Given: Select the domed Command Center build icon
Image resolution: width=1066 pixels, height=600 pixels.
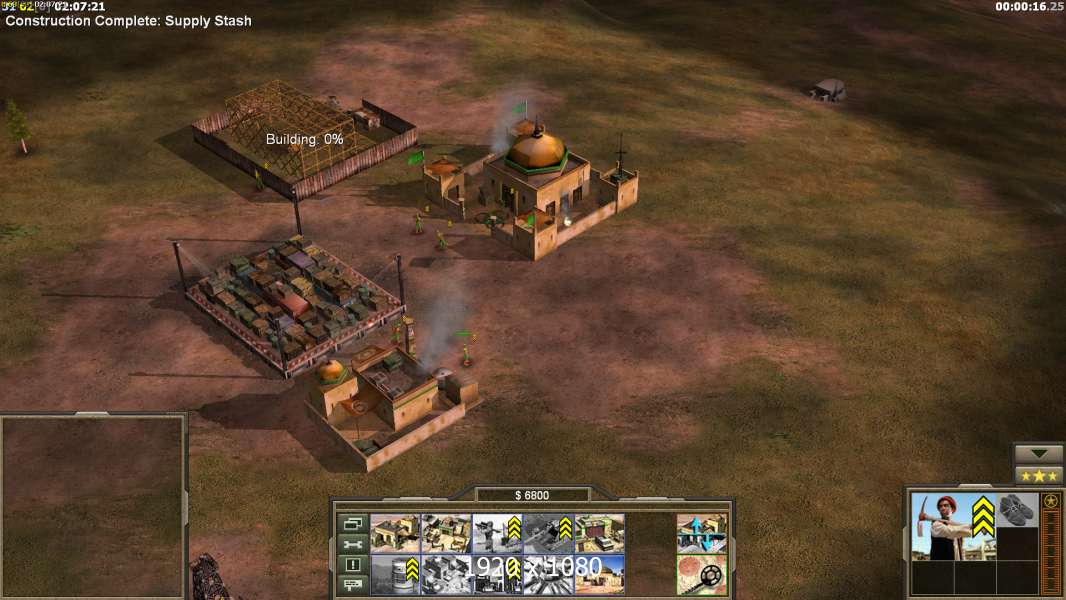Looking at the screenshot, I should click(x=599, y=574).
